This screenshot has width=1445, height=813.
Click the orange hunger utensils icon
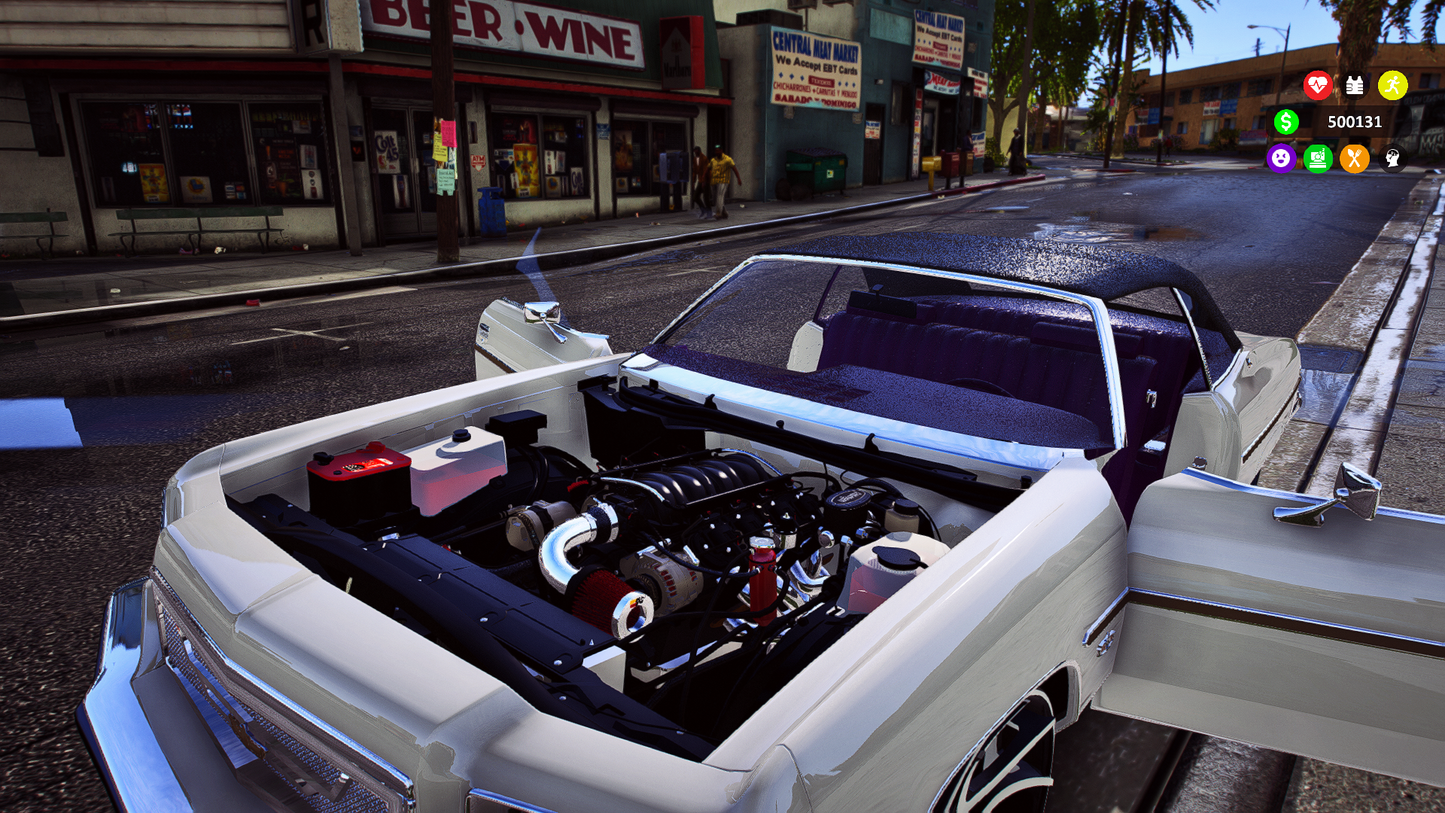point(1354,159)
